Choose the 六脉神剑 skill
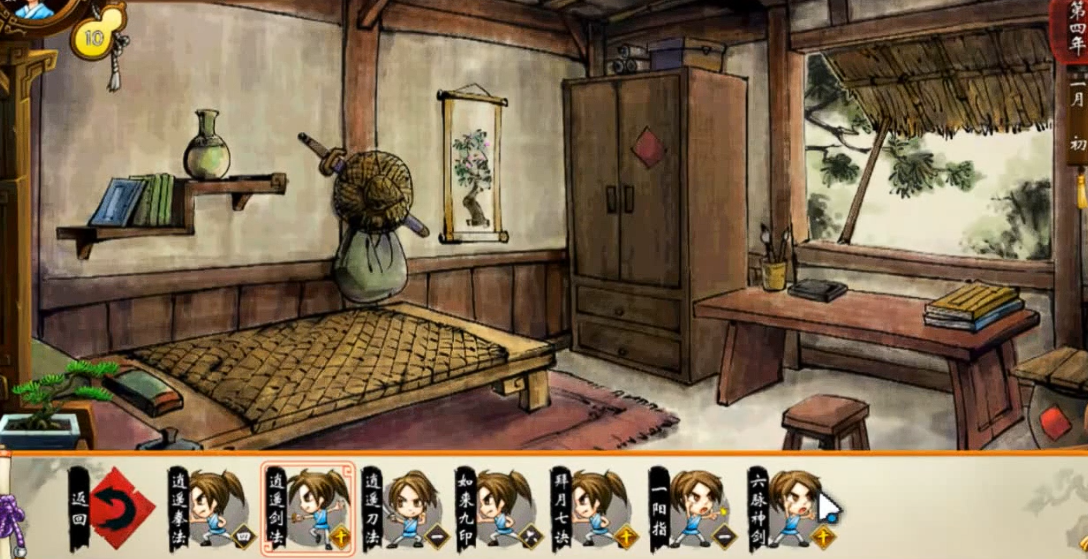 [x=788, y=508]
